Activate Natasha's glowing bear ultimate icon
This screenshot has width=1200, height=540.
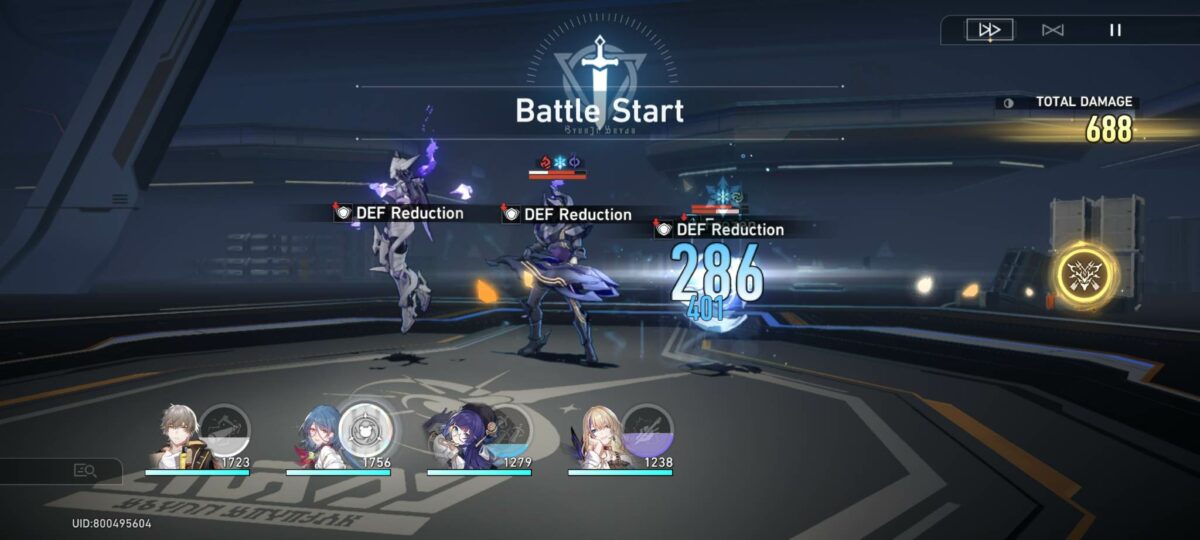tap(364, 428)
